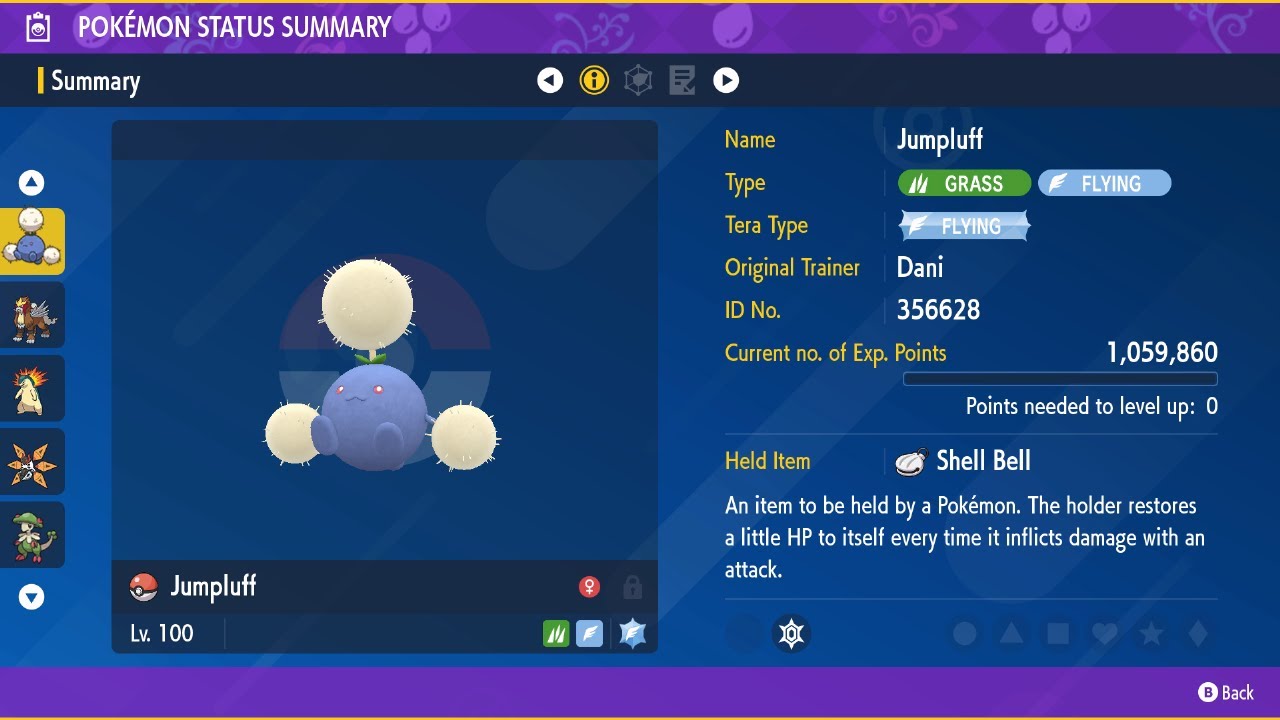Image resolution: width=1280 pixels, height=720 pixels.
Task: Click the up arrow above the party list
Action: pos(32,181)
